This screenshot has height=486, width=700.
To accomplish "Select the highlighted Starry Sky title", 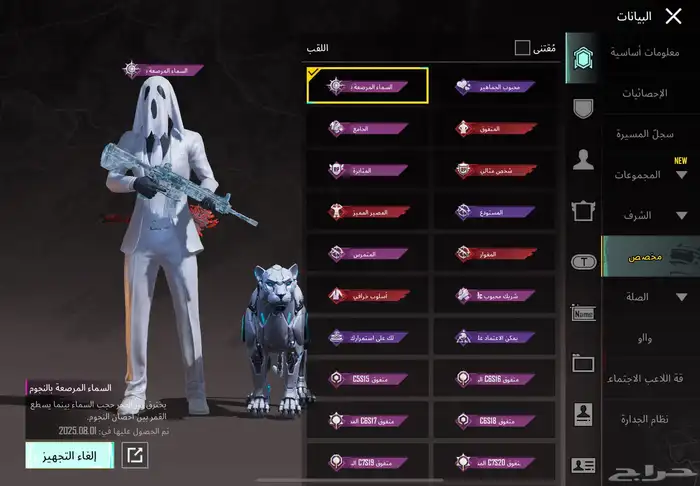I will [x=367, y=86].
